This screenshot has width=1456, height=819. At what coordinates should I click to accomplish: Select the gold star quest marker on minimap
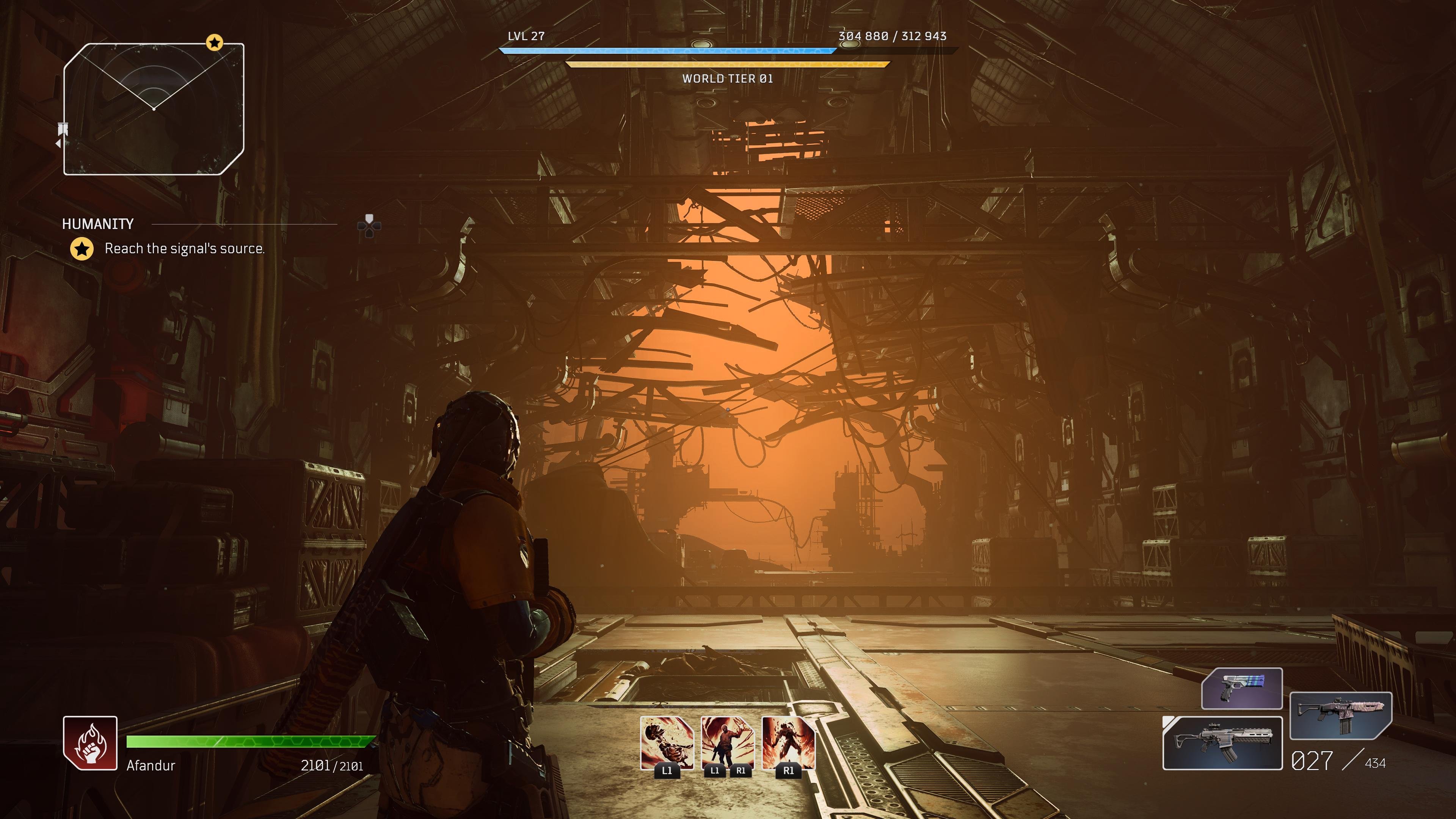[214, 42]
